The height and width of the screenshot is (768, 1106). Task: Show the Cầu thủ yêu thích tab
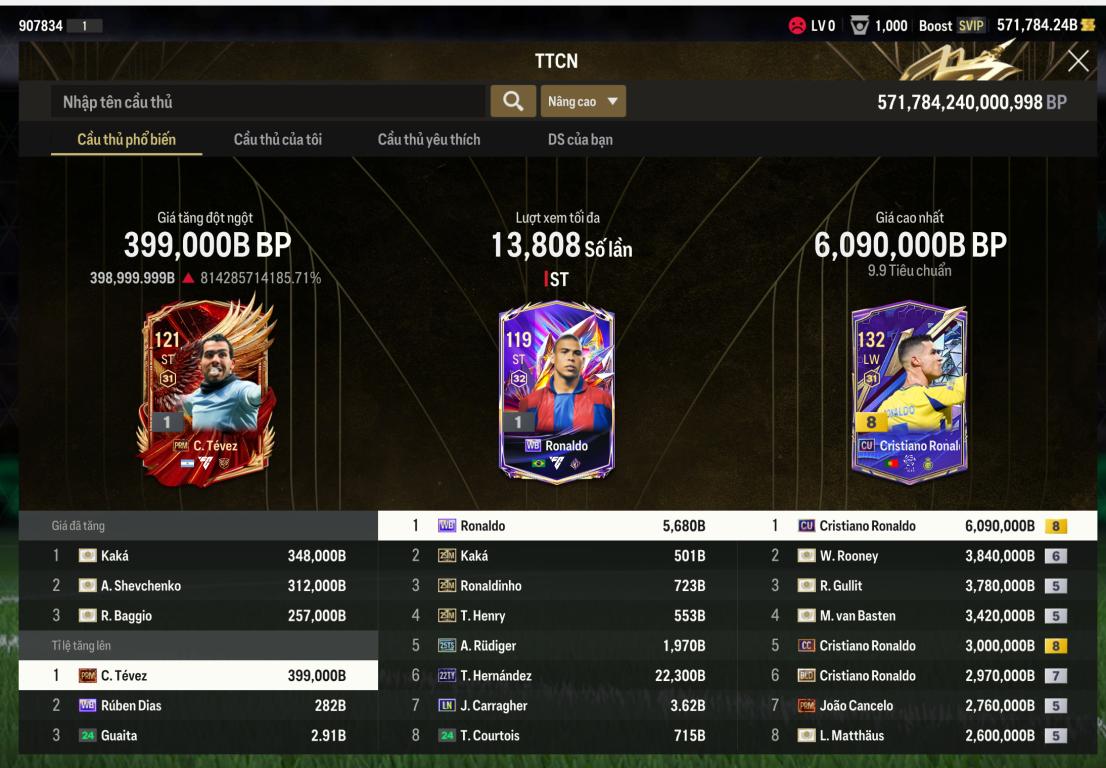[x=429, y=140]
